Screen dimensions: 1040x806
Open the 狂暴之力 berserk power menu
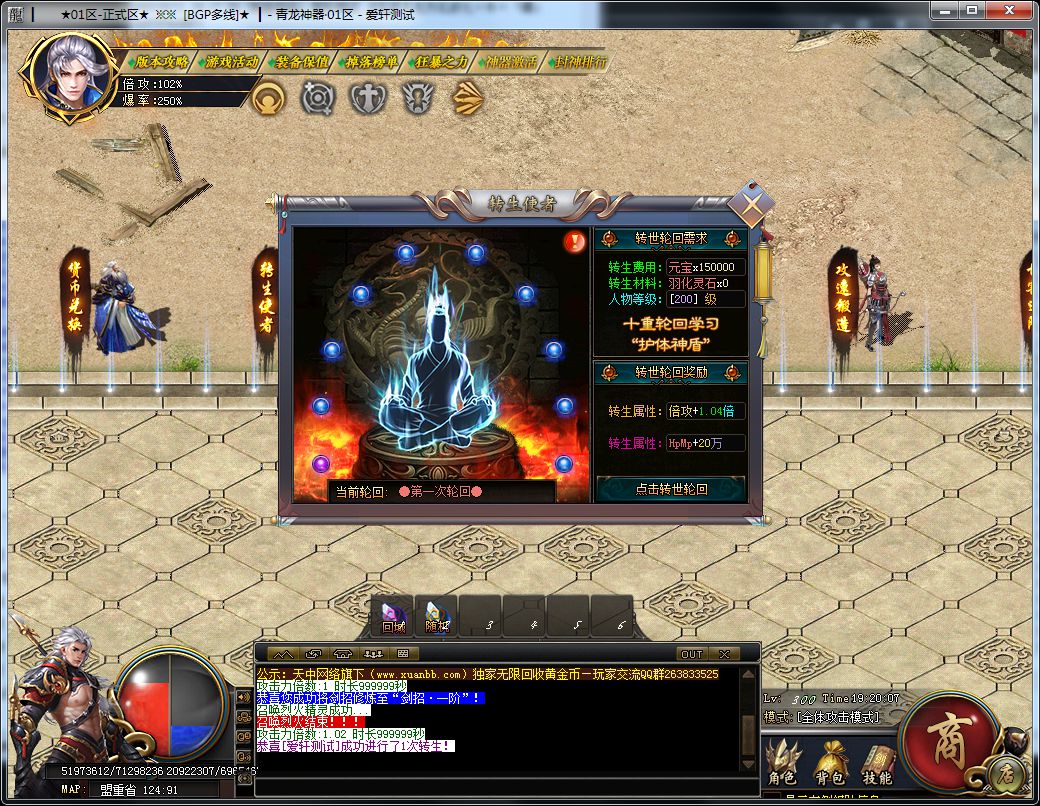pos(441,61)
